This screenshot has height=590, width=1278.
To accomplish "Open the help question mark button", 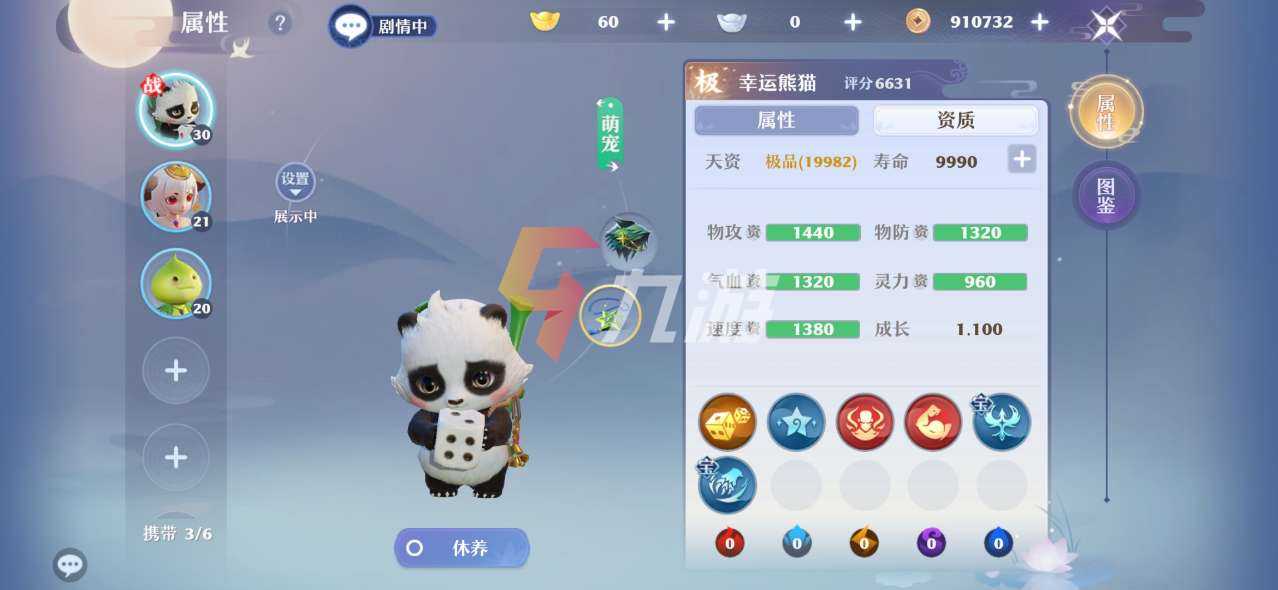I will pos(279,23).
